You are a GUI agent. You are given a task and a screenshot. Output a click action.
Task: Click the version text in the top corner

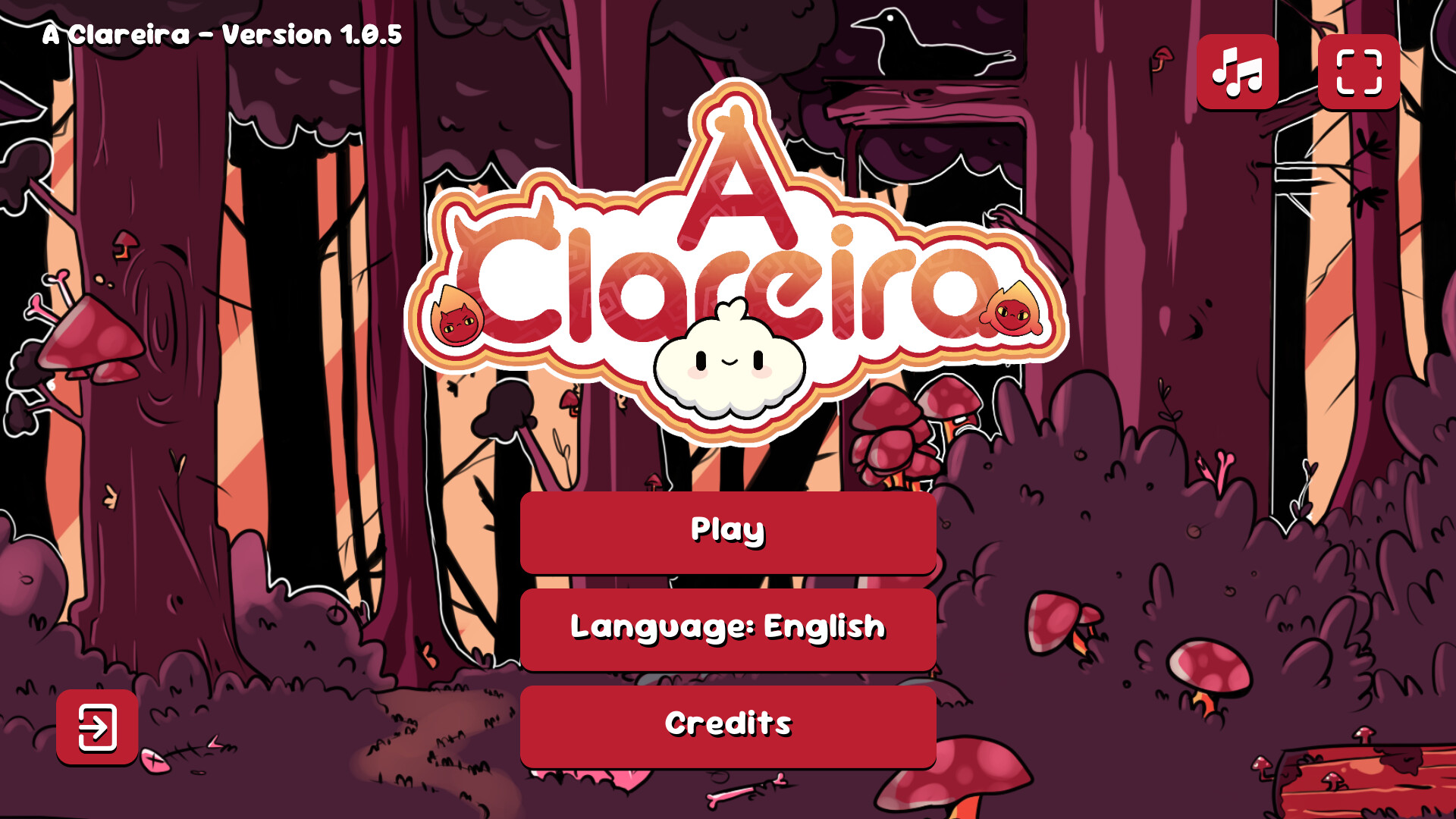(221, 33)
